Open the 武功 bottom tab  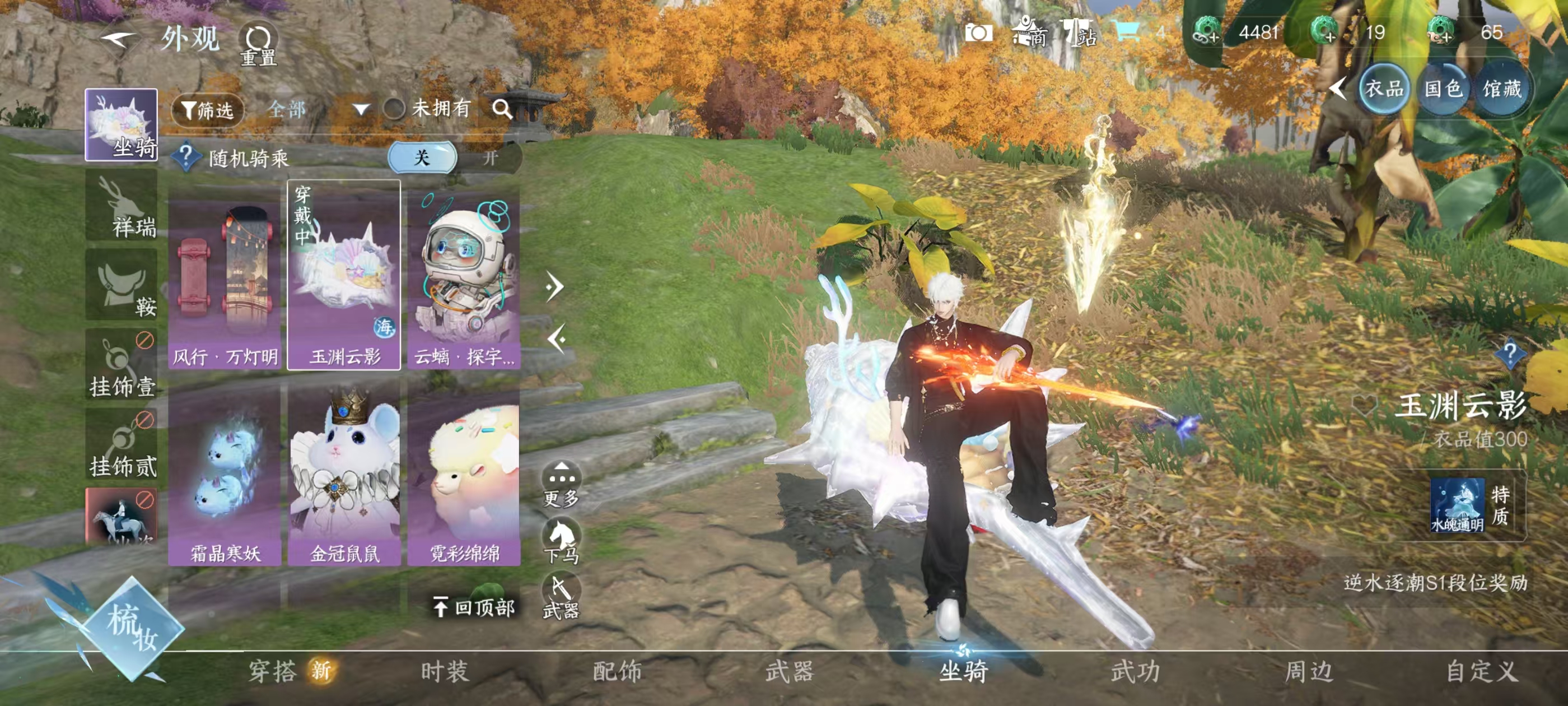[1135, 671]
